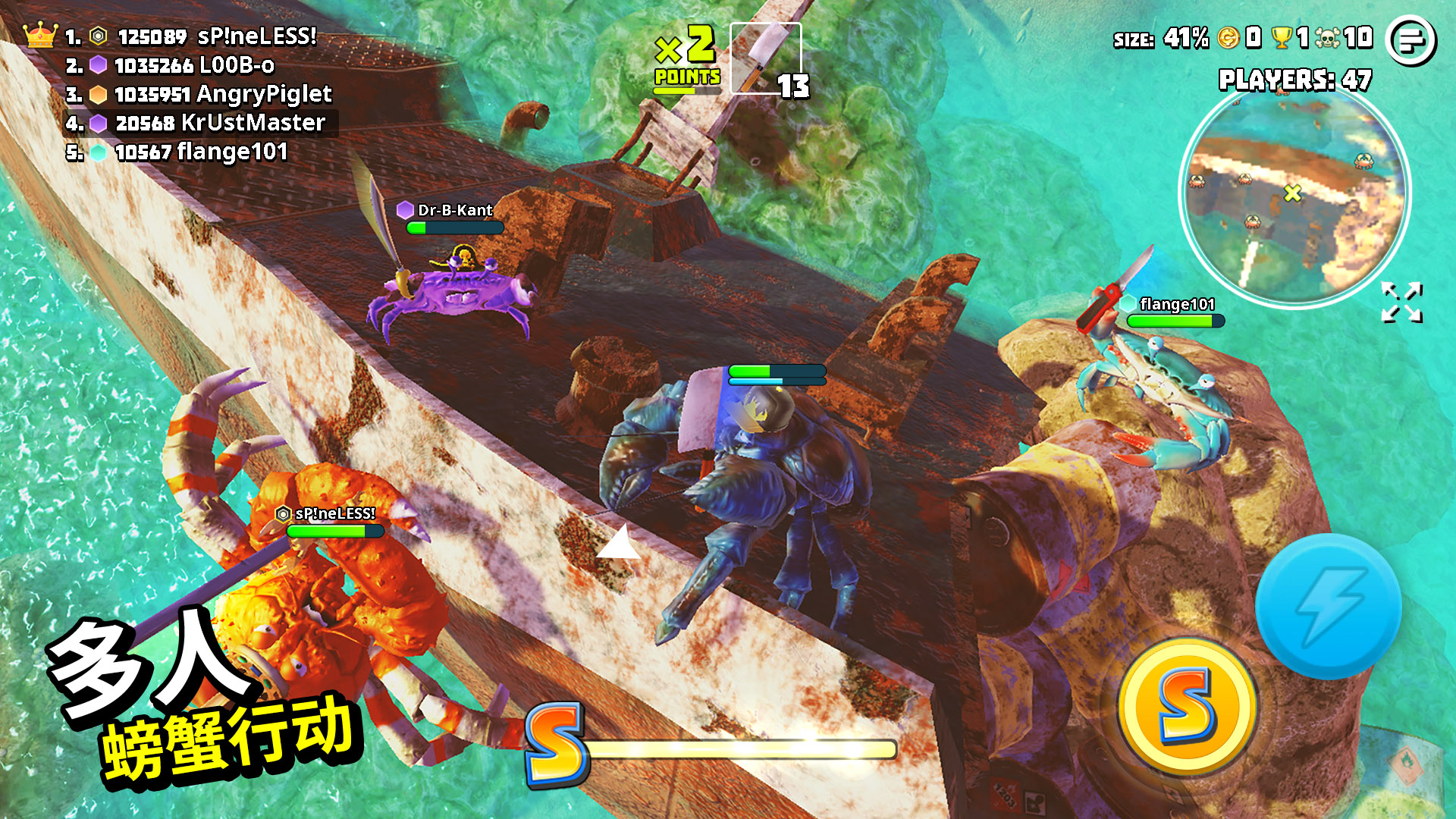Click the circular minimap
The height and width of the screenshot is (819, 1456).
coord(1294,194)
